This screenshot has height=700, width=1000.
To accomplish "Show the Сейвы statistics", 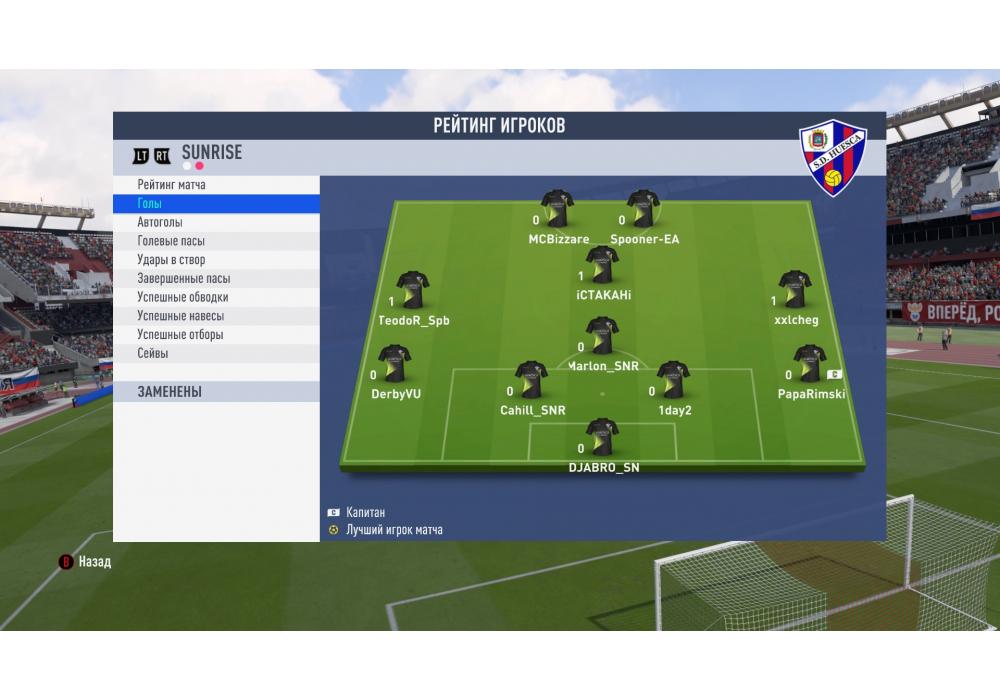I will (153, 353).
